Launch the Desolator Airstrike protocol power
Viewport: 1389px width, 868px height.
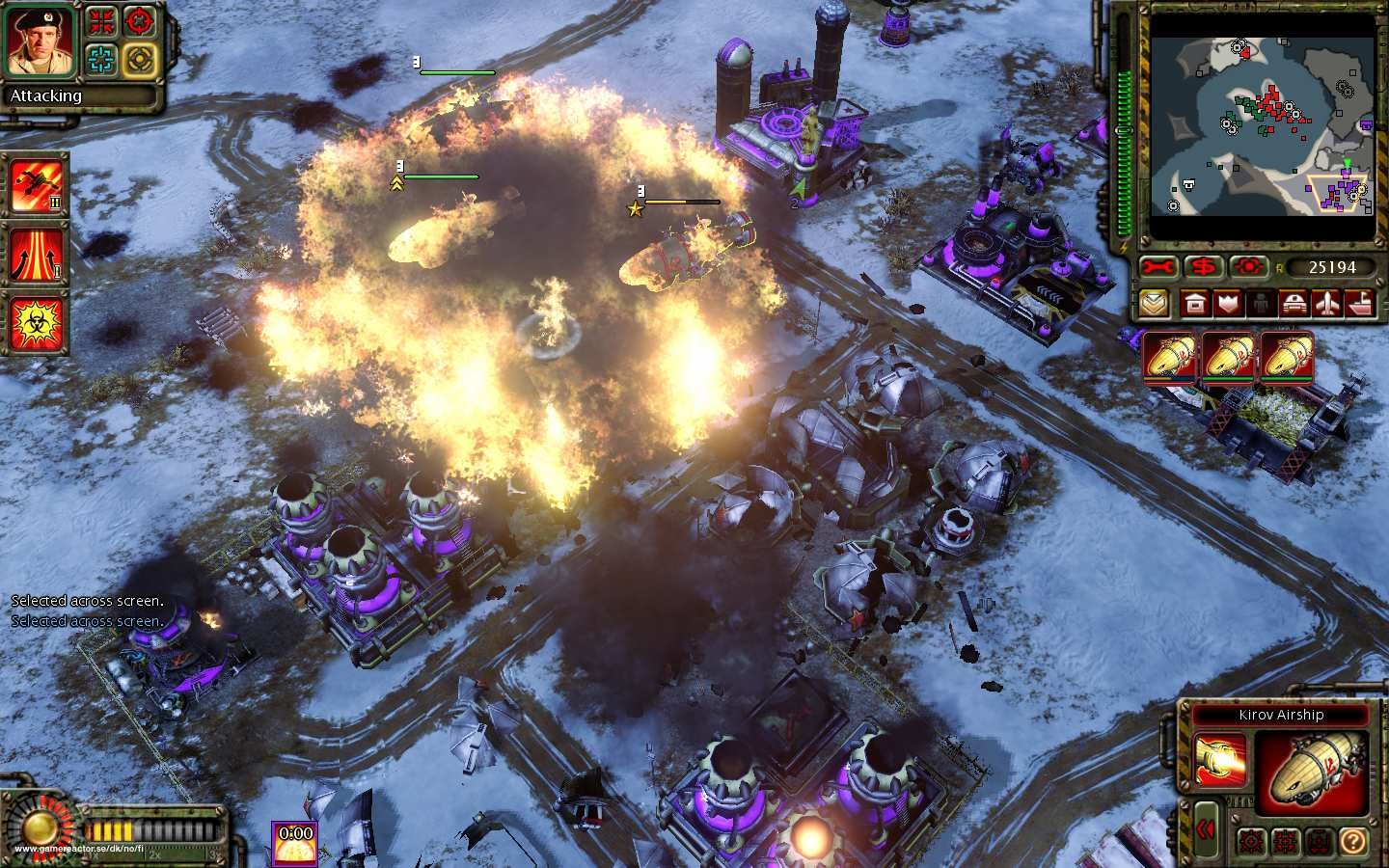(x=35, y=184)
